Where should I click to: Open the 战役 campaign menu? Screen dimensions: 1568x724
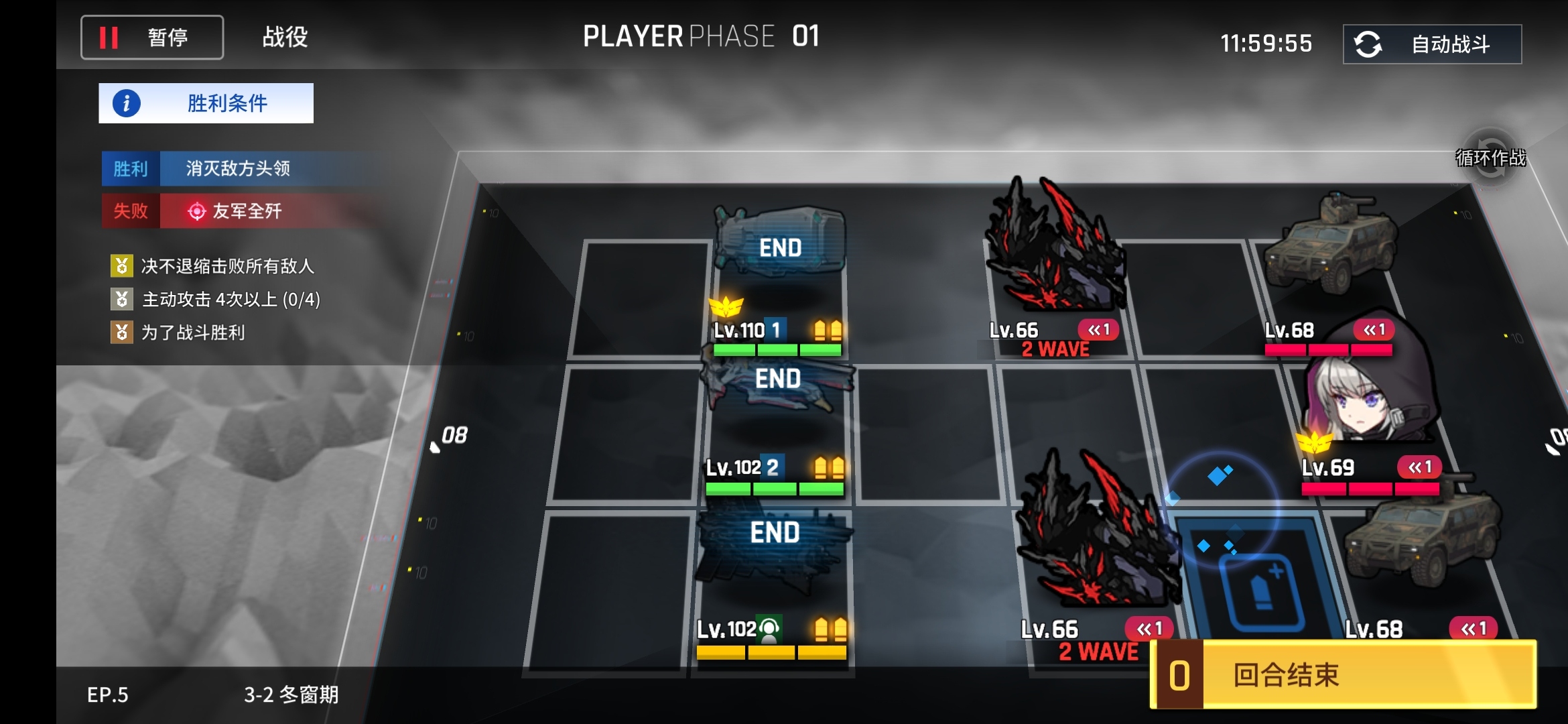point(285,38)
